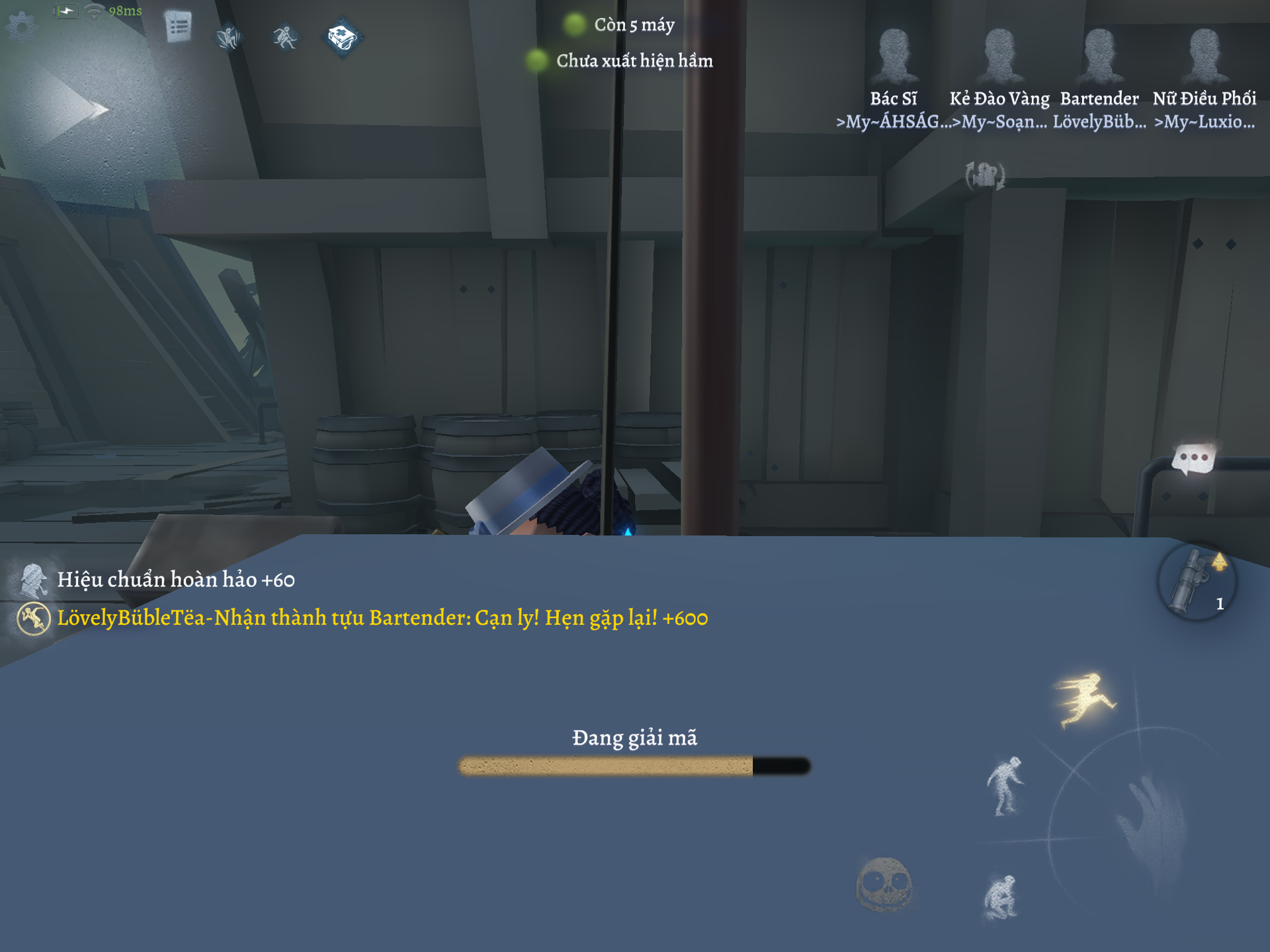Image resolution: width=1270 pixels, height=952 pixels.
Task: Open the settings gear menu
Action: (21, 26)
